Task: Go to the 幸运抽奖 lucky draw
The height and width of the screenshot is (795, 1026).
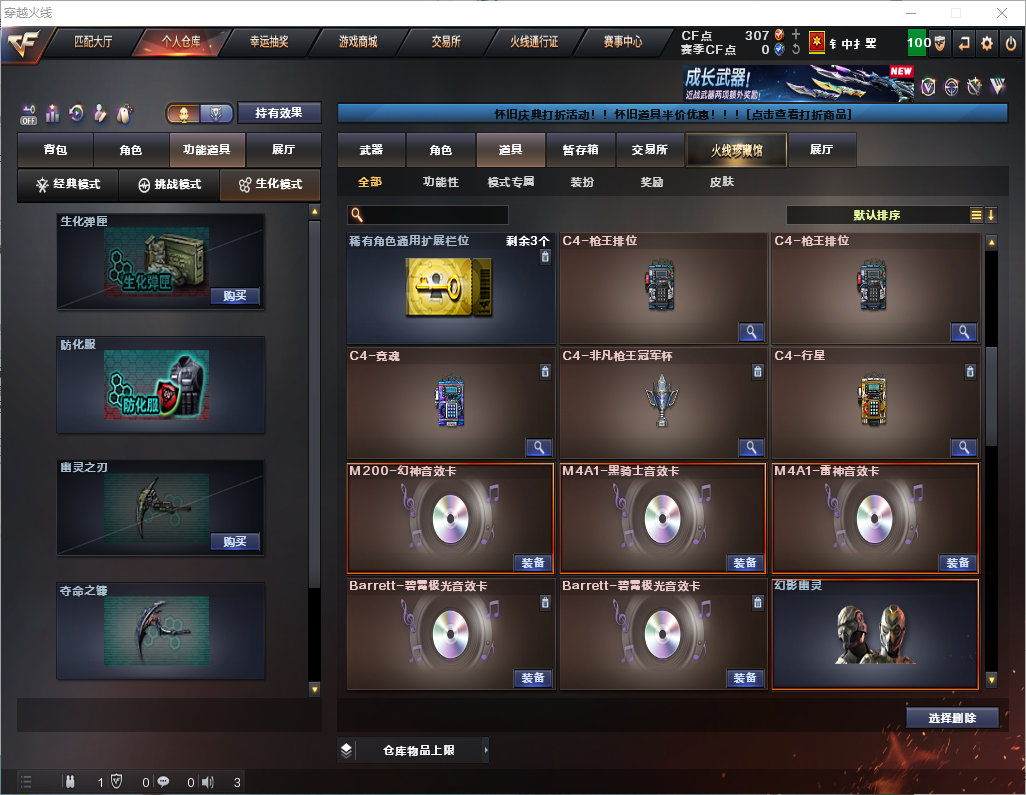Action: 269,42
